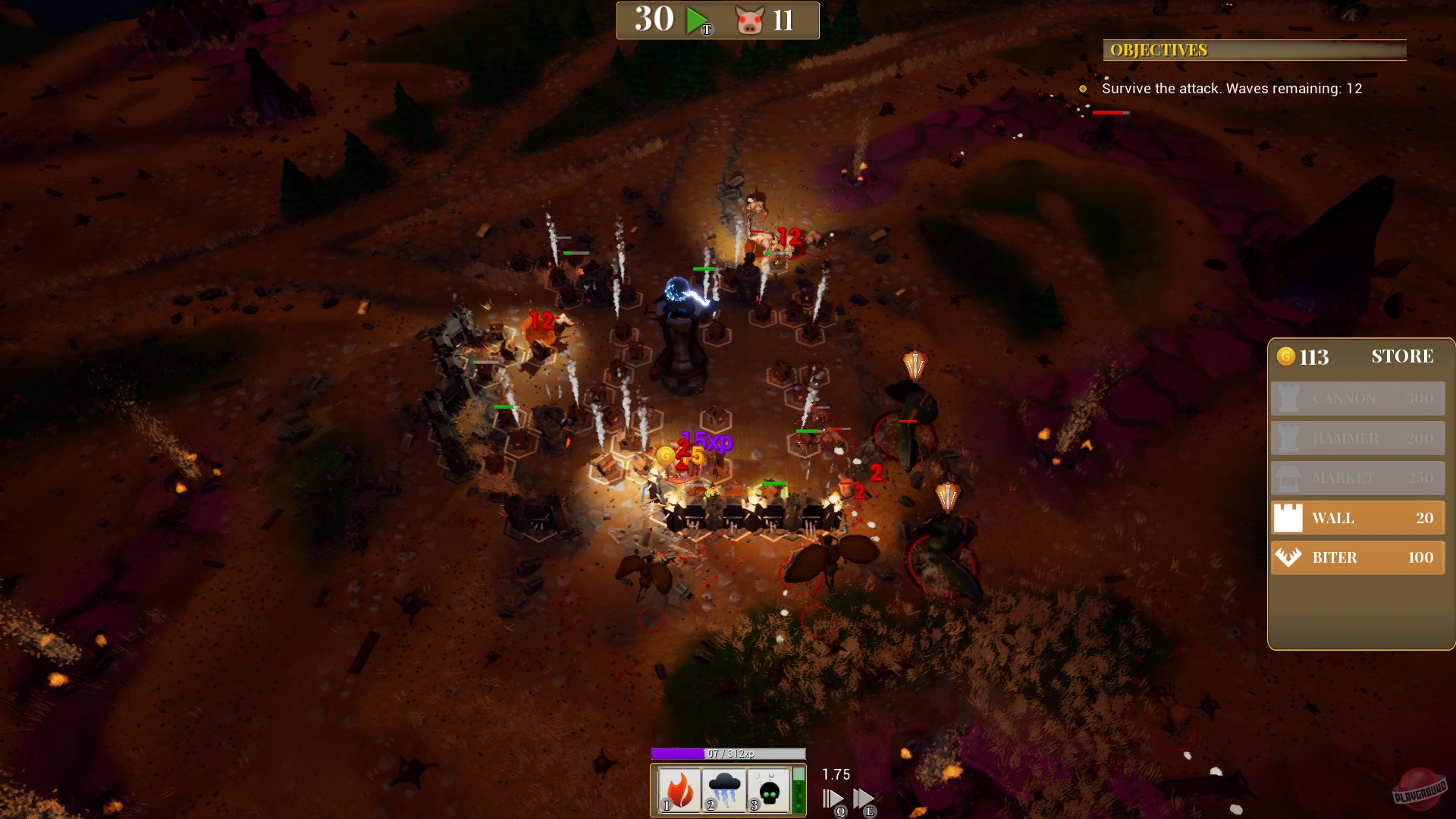This screenshot has height=819, width=1456.
Task: Toggle the objective marker next to Survive text
Action: [x=1083, y=89]
